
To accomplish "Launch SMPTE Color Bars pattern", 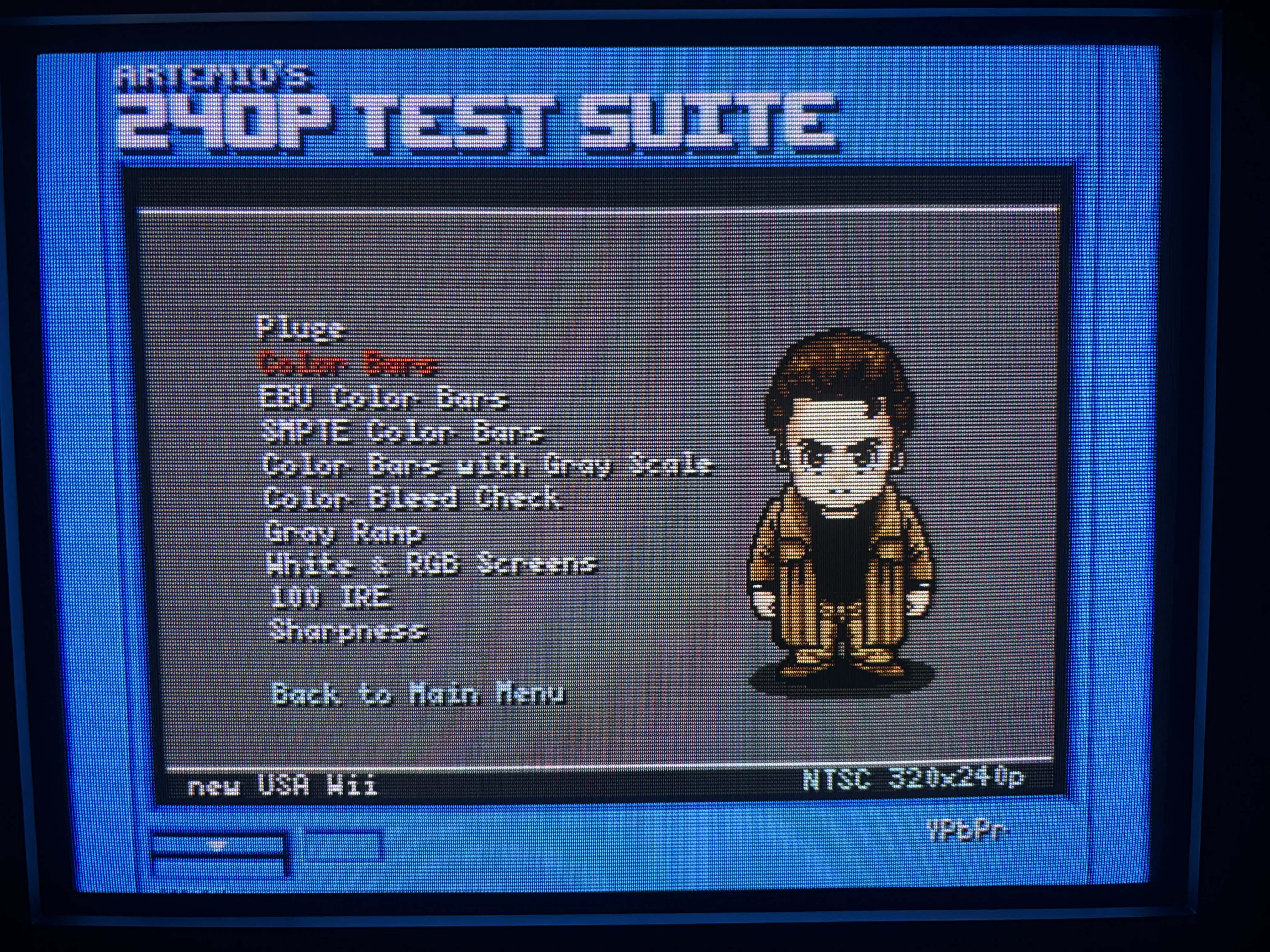I will click(402, 432).
